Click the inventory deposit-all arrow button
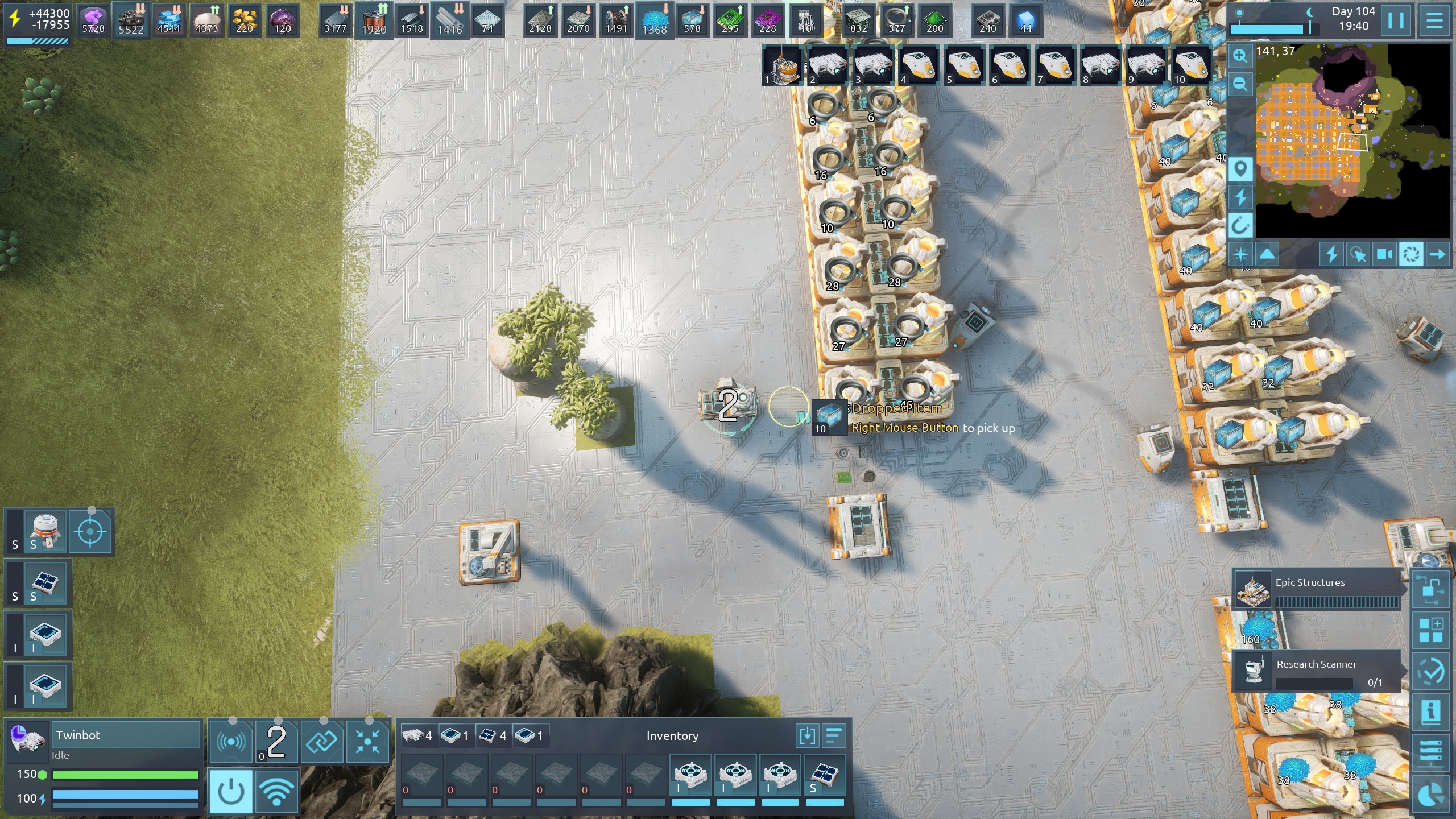This screenshot has height=819, width=1456. click(807, 736)
